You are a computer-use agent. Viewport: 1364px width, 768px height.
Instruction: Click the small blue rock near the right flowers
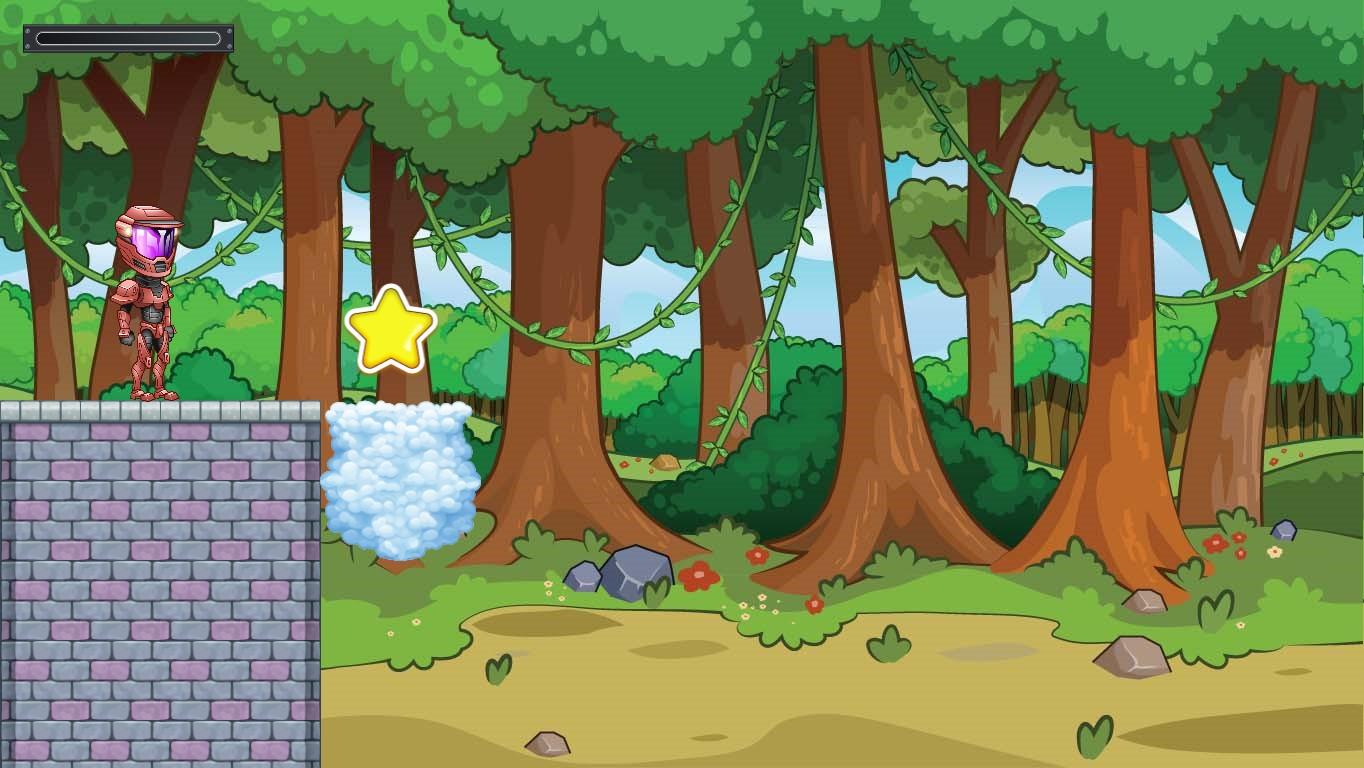point(1284,530)
